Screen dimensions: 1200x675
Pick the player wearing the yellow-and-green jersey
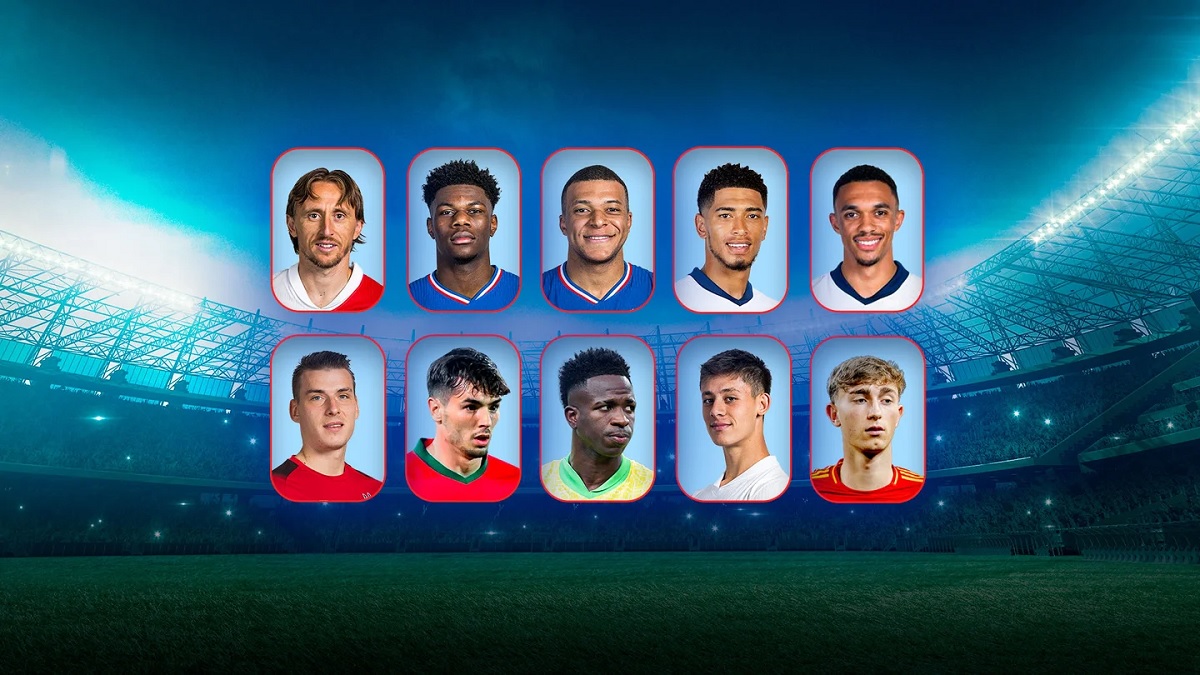598,418
